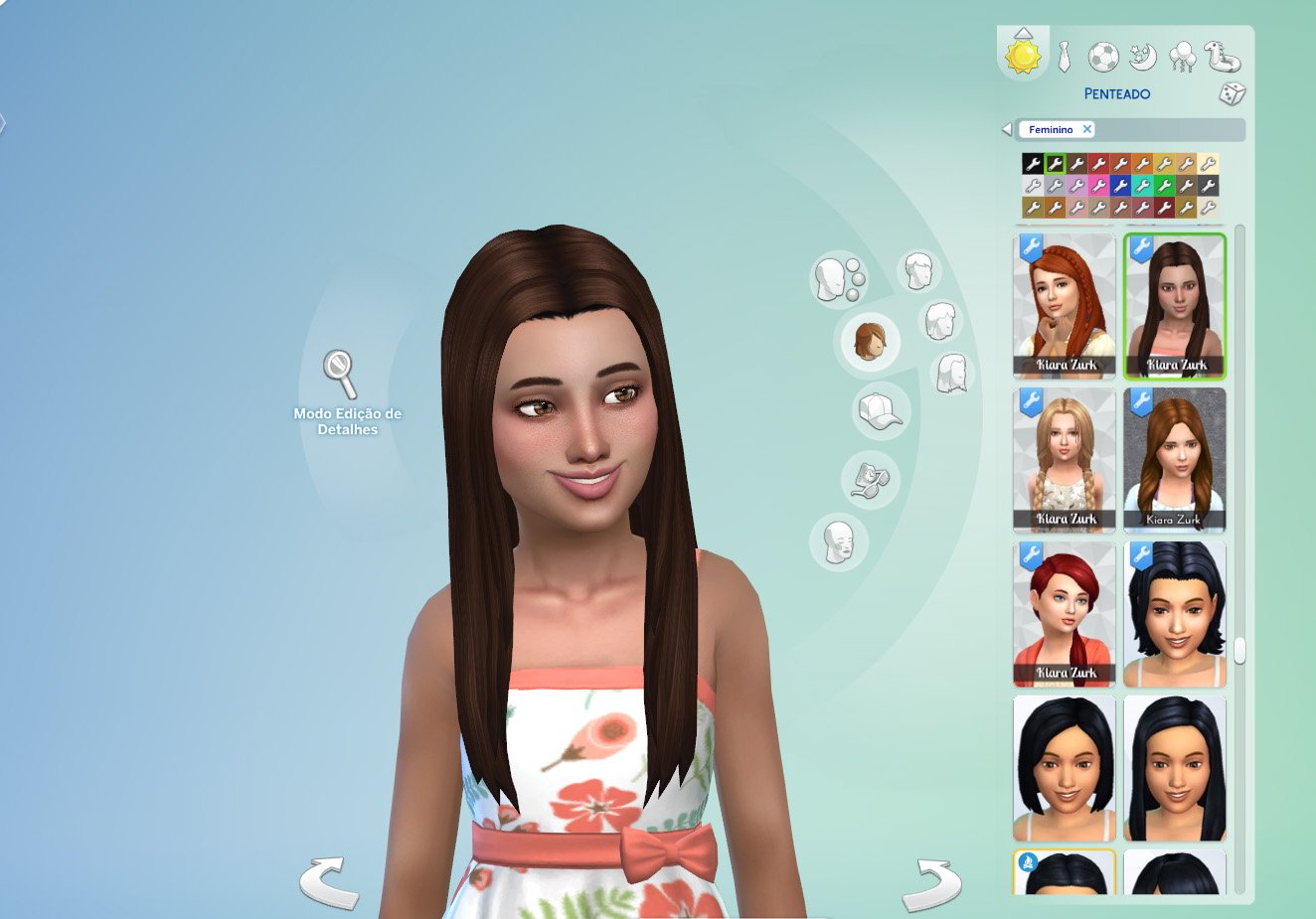Rotate the Sim with the right arrow
Image resolution: width=1316 pixels, height=919 pixels.
(x=931, y=882)
